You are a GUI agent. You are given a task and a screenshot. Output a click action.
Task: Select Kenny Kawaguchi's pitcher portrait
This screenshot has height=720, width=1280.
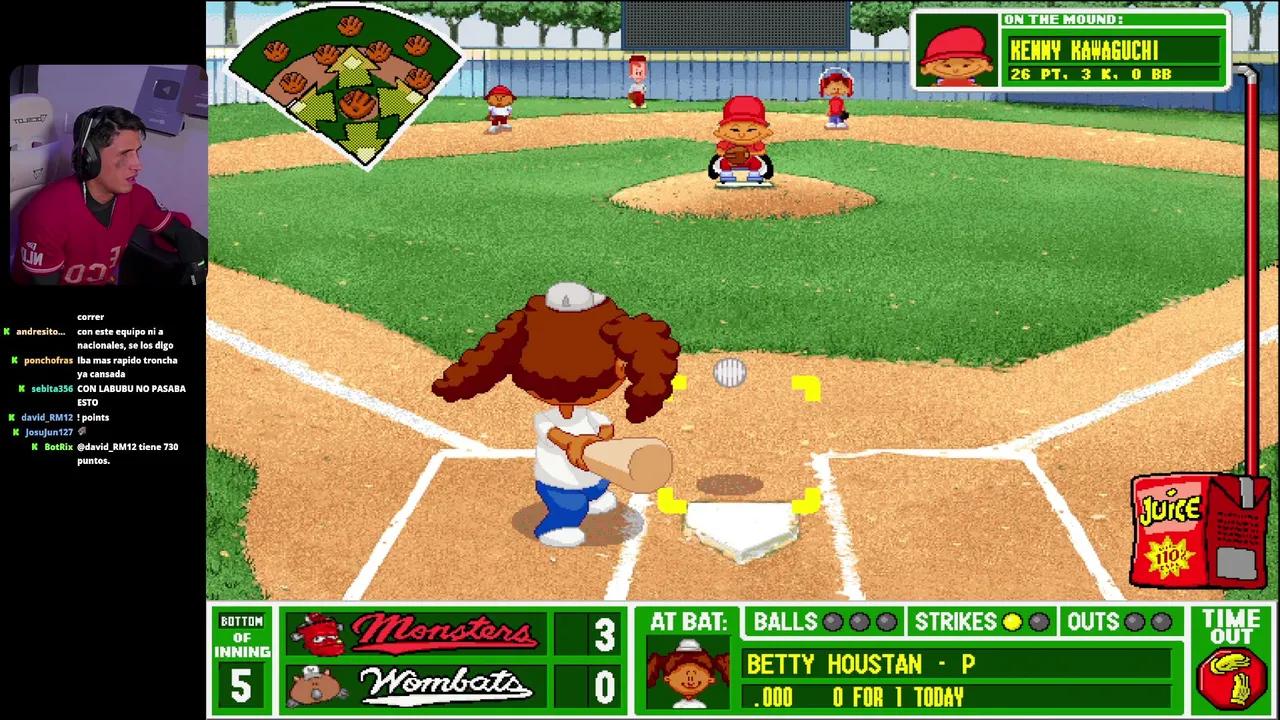click(x=956, y=52)
